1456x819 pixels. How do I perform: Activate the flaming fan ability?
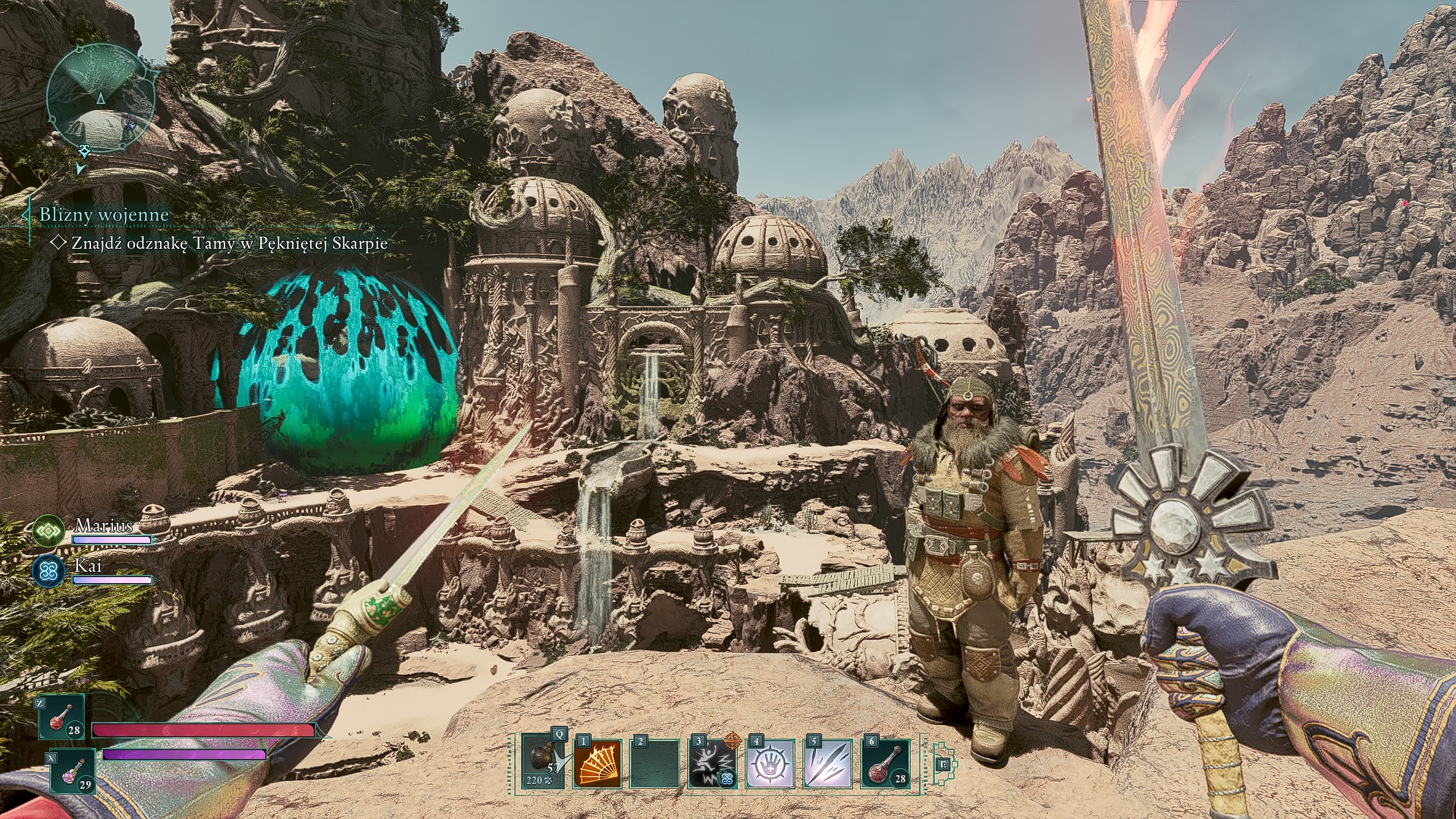pos(596,763)
